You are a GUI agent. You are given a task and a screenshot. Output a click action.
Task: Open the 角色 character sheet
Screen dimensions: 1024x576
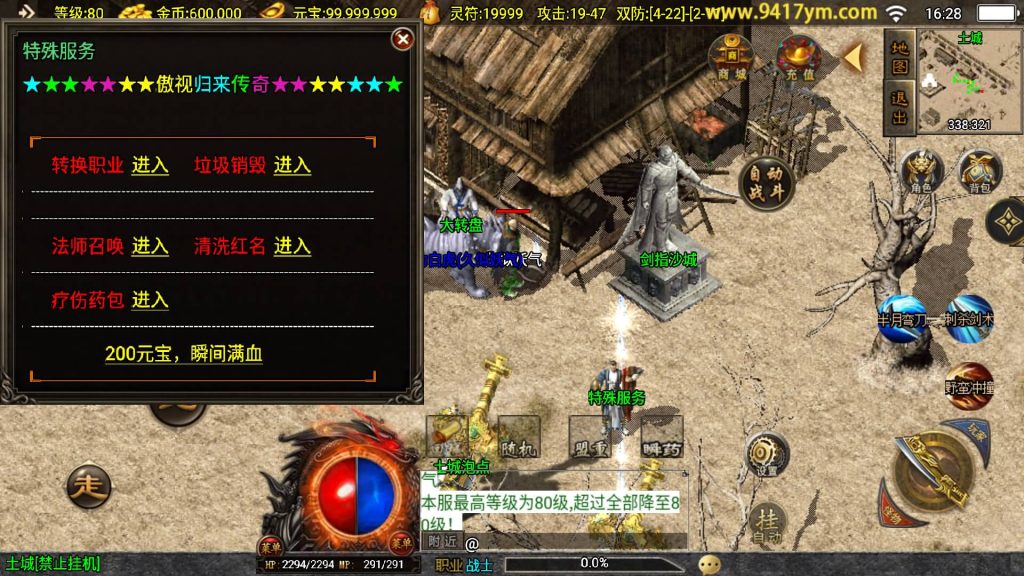[921, 171]
